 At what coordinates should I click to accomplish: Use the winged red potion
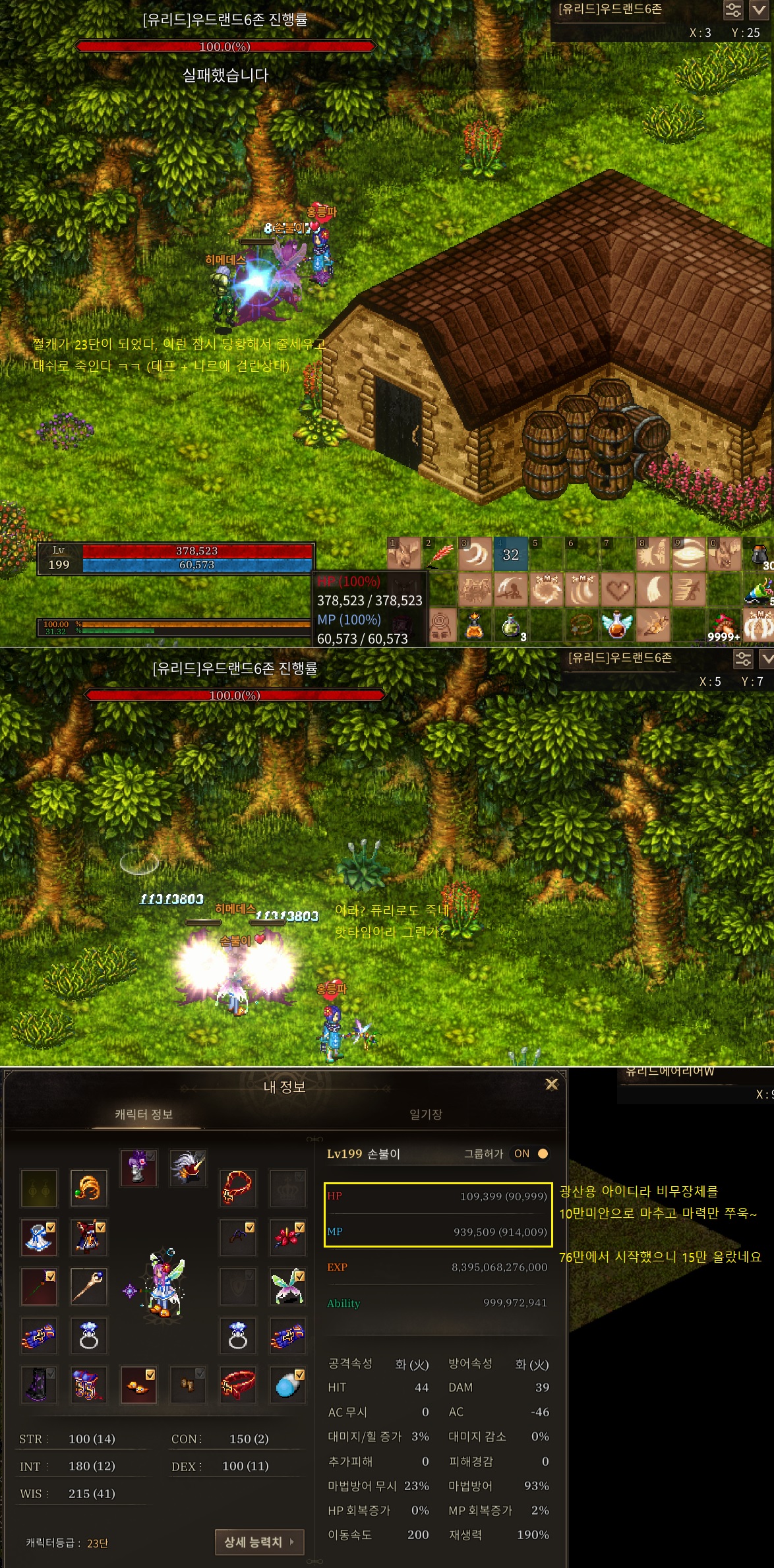(618, 624)
